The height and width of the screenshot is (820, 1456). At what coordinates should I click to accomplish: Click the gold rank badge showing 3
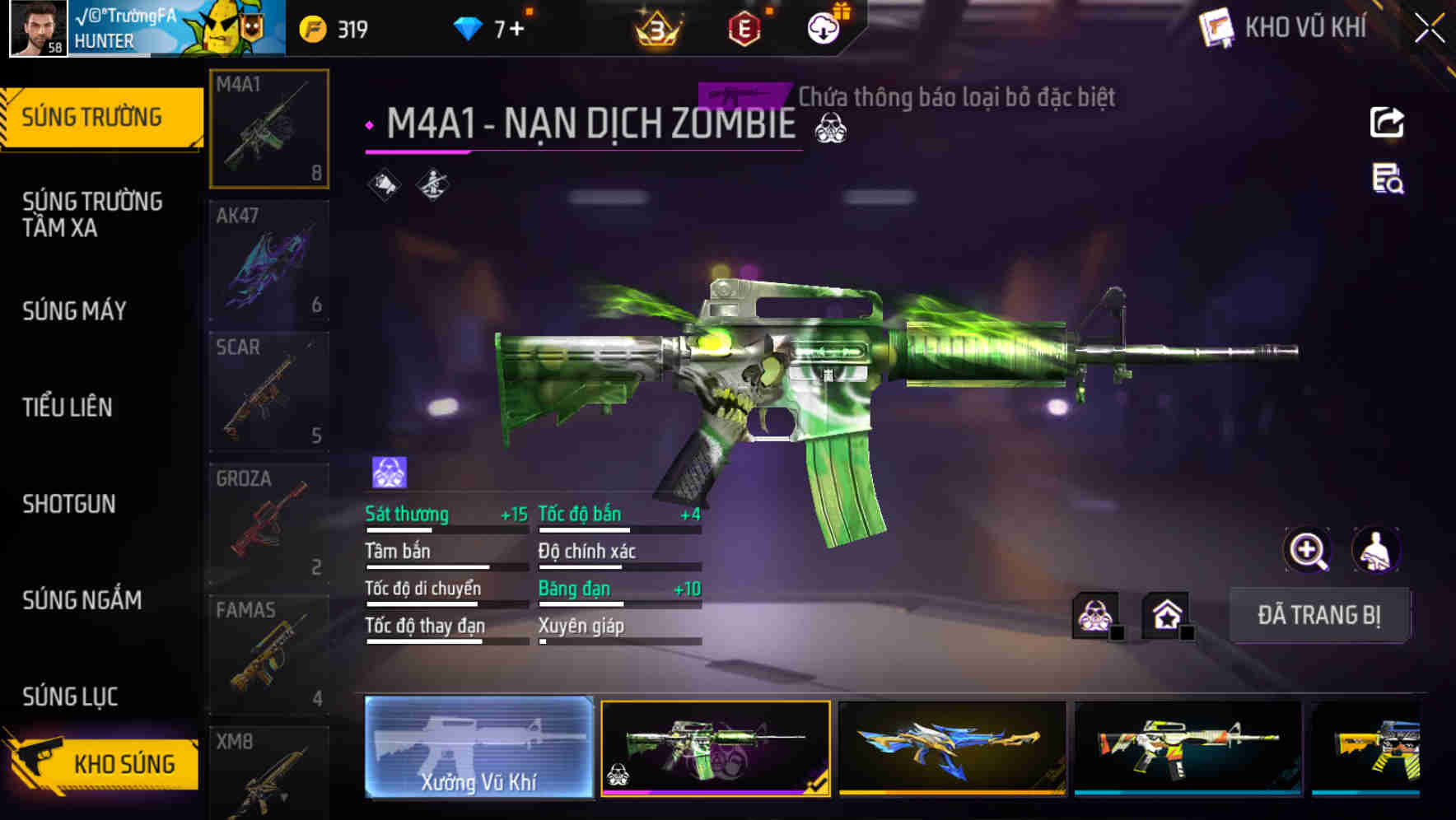(659, 29)
